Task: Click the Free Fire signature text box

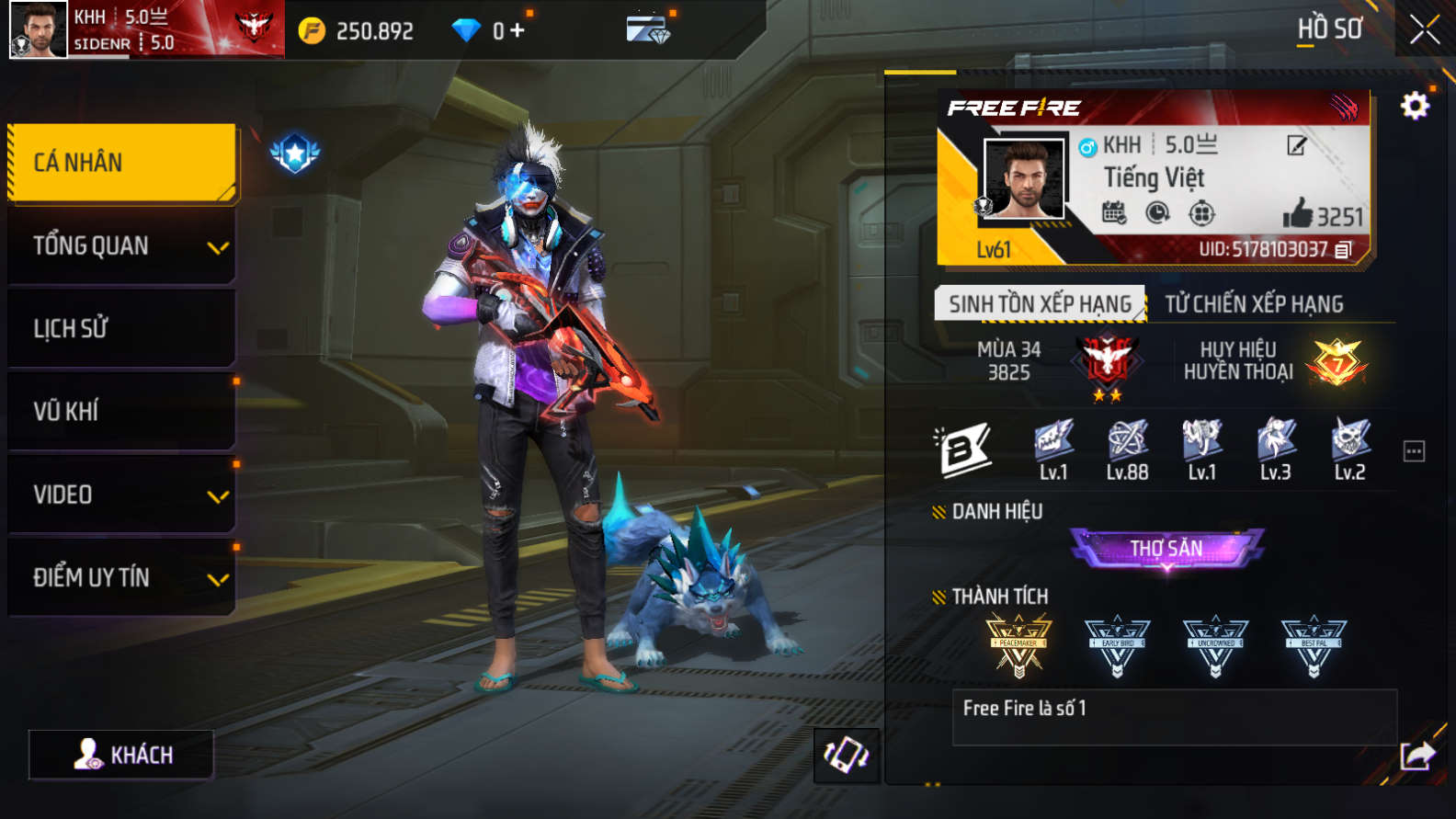Action: click(1174, 717)
